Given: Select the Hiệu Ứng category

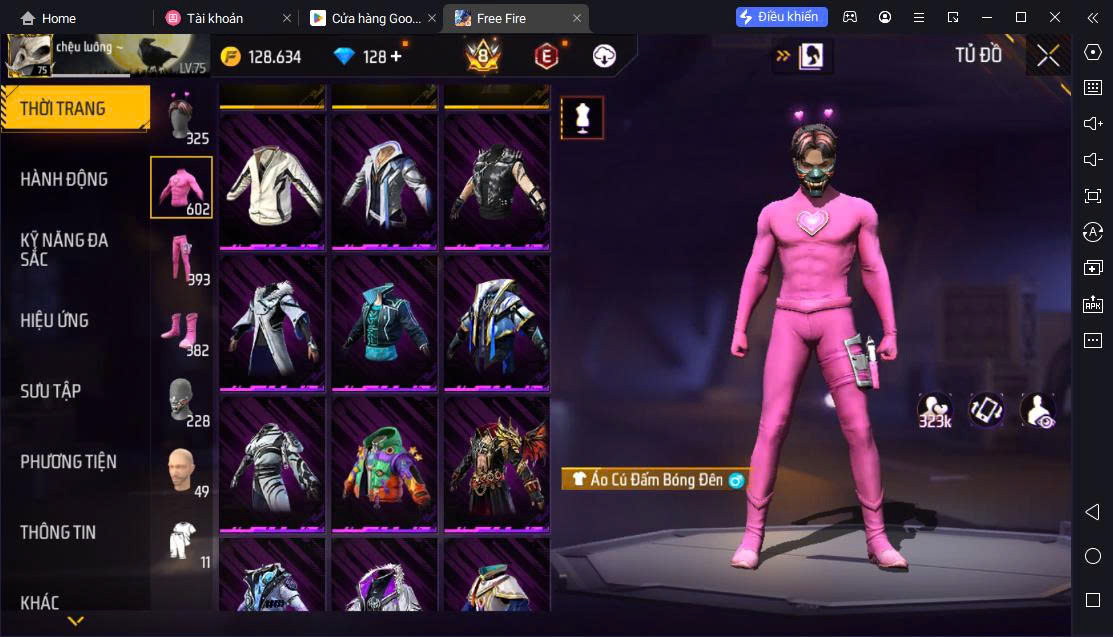Looking at the screenshot, I should pos(55,320).
